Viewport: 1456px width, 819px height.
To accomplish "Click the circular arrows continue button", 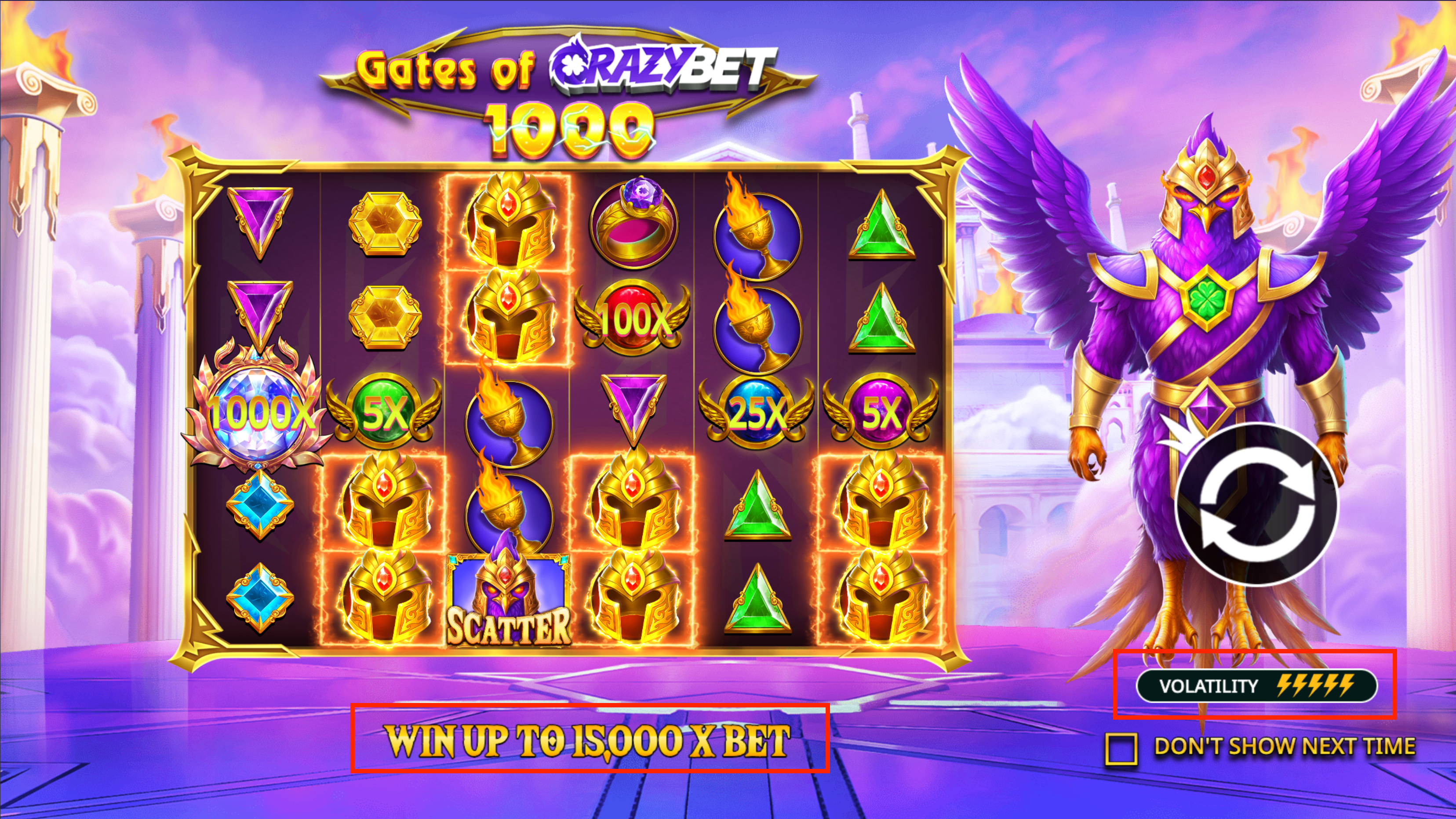I will pos(1256,504).
